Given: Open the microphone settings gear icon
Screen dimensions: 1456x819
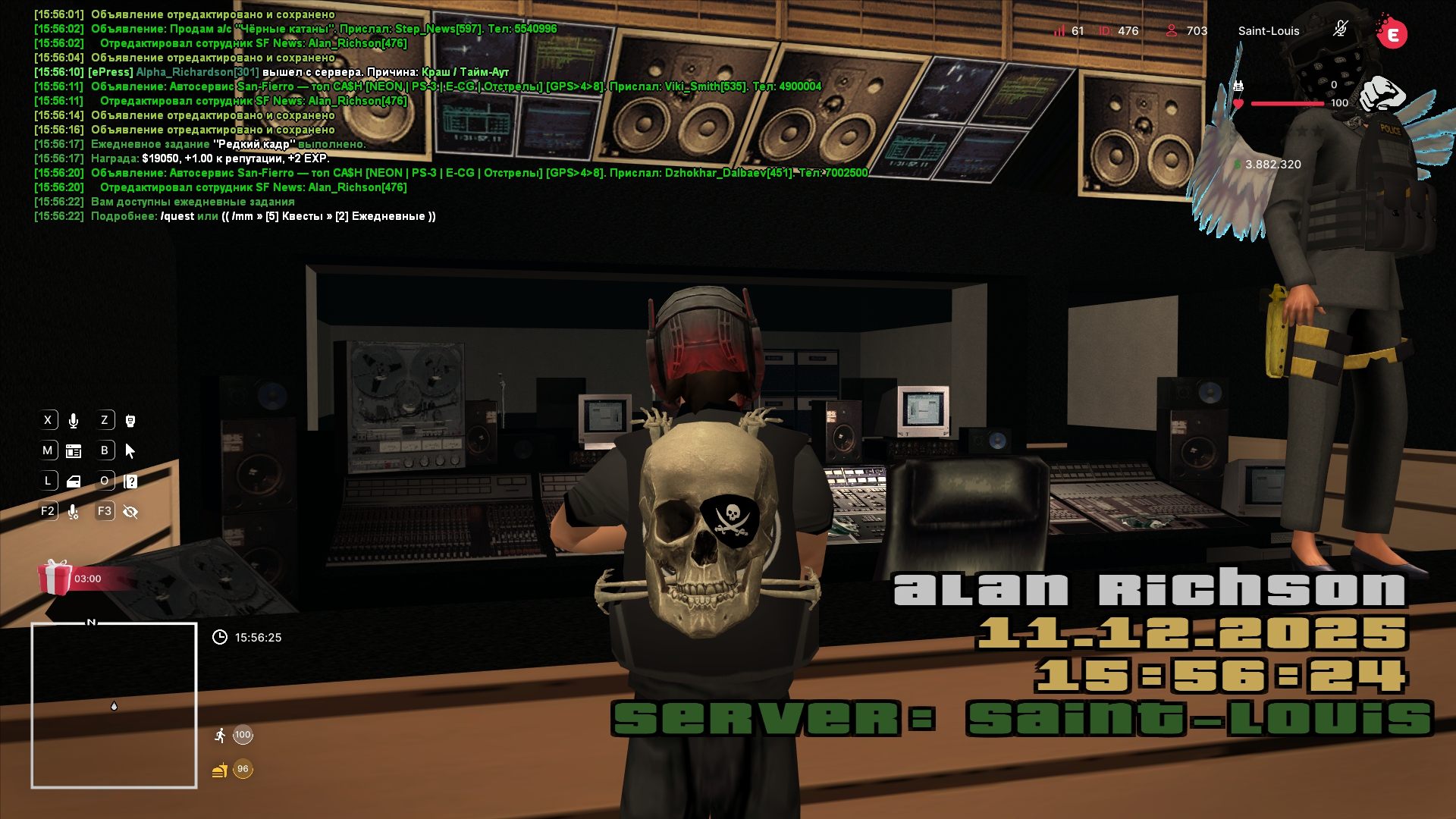Looking at the screenshot, I should (x=74, y=512).
